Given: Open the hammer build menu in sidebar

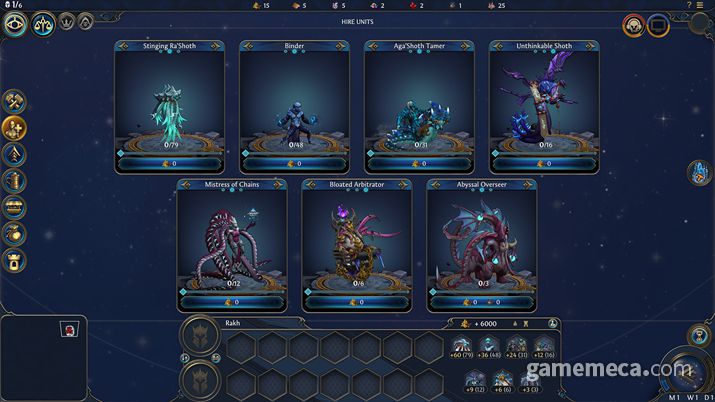Looking at the screenshot, I should pyautogui.click(x=15, y=101).
